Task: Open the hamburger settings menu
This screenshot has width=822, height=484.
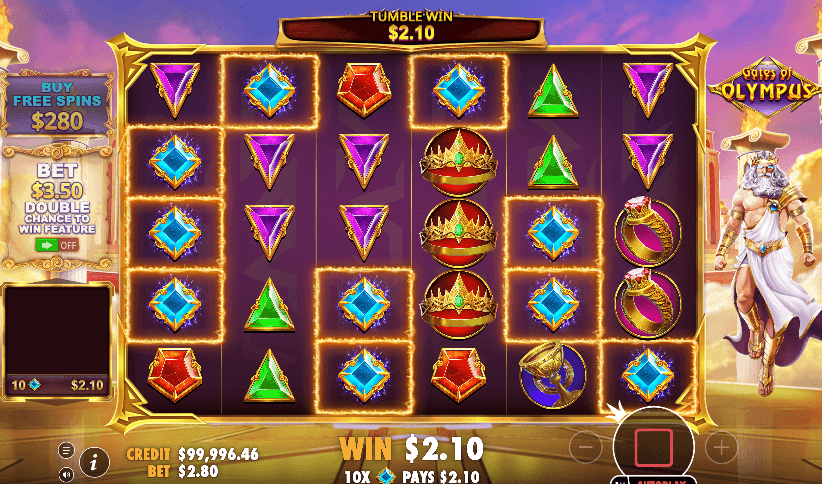Action: tap(66, 450)
